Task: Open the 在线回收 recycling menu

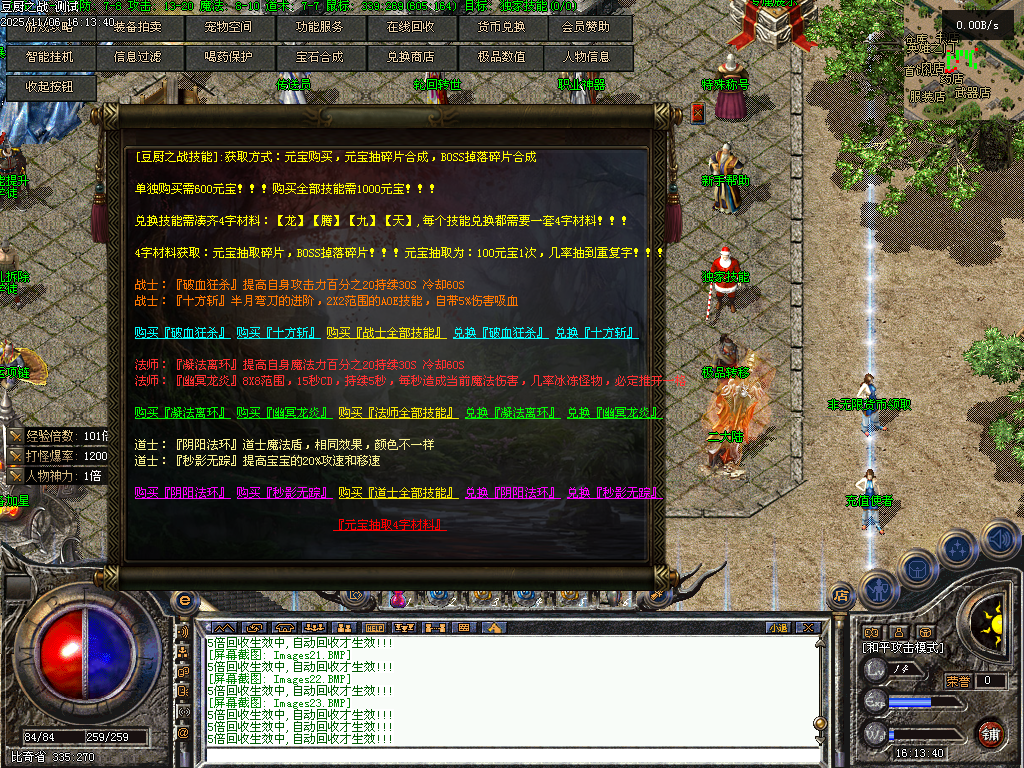Action: coord(410,27)
